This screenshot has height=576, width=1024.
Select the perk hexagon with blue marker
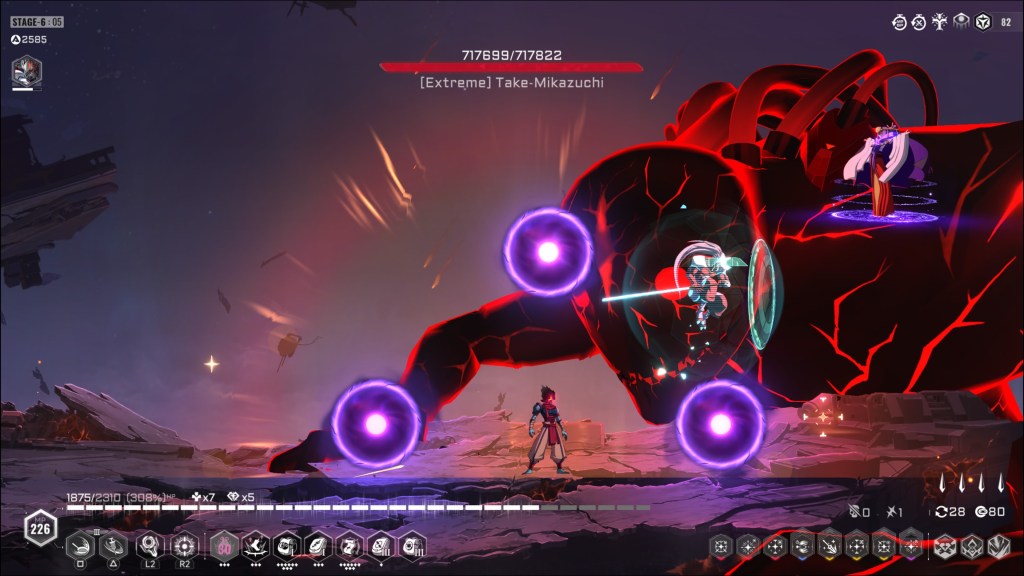pyautogui.click(x=802, y=546)
